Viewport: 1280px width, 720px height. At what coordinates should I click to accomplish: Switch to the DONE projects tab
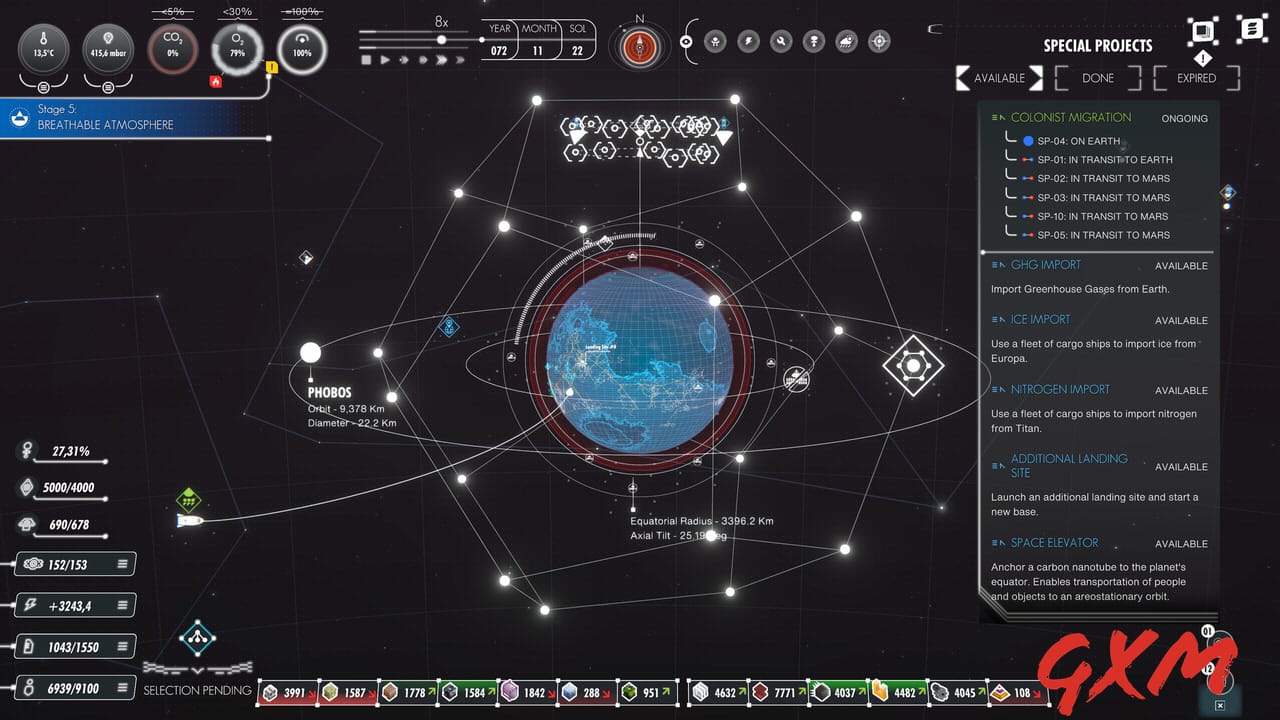point(1096,78)
